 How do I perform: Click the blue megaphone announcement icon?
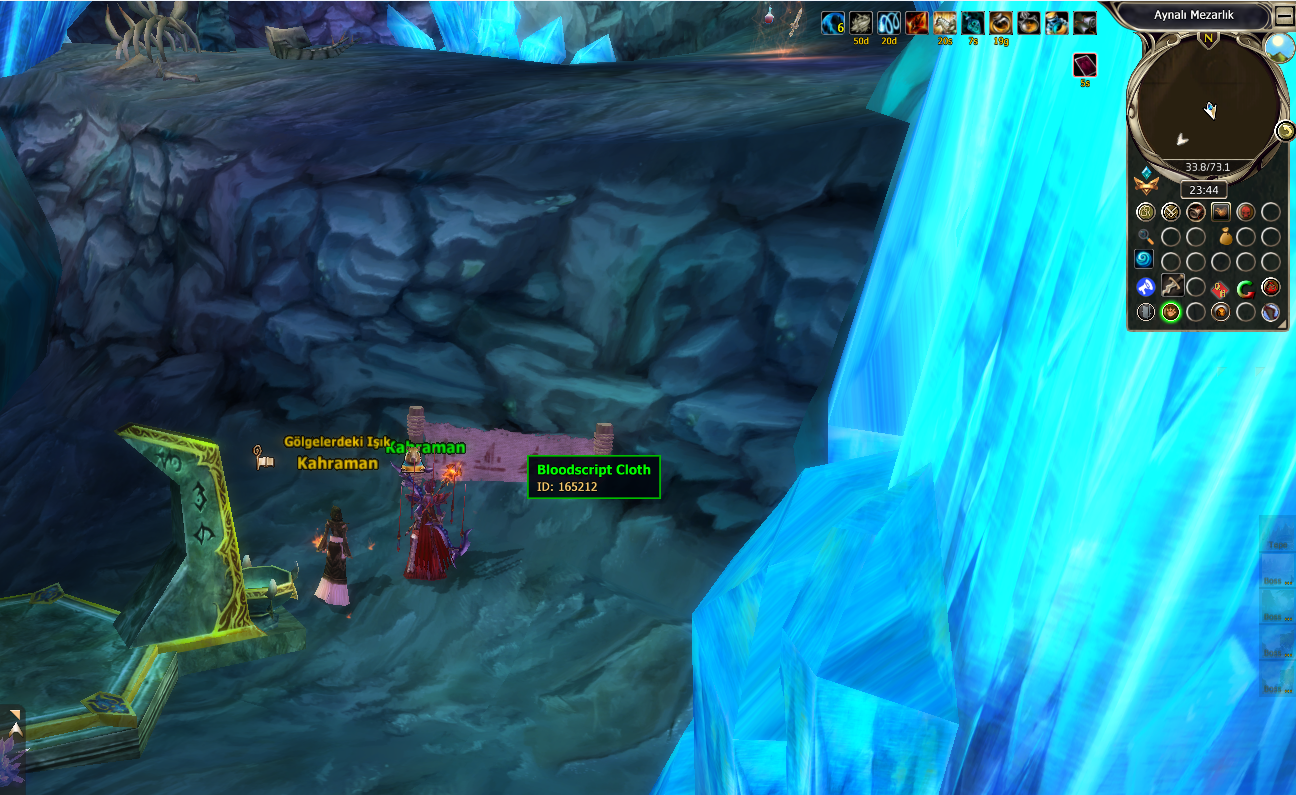point(1146,288)
